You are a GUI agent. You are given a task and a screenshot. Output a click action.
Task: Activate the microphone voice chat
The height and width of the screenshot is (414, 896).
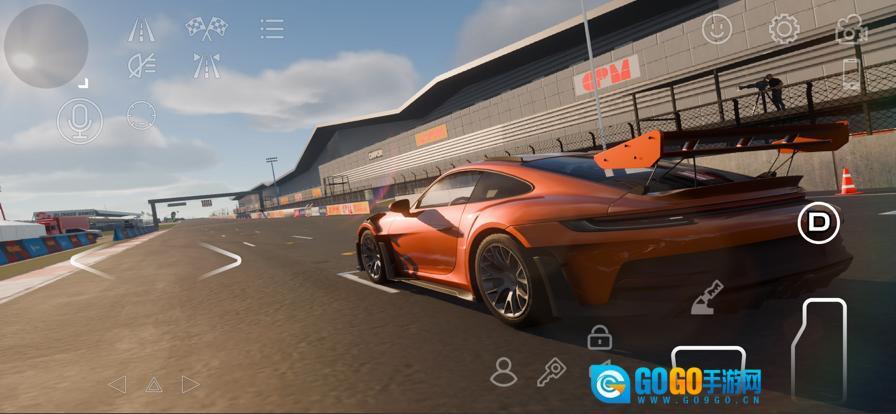click(79, 121)
